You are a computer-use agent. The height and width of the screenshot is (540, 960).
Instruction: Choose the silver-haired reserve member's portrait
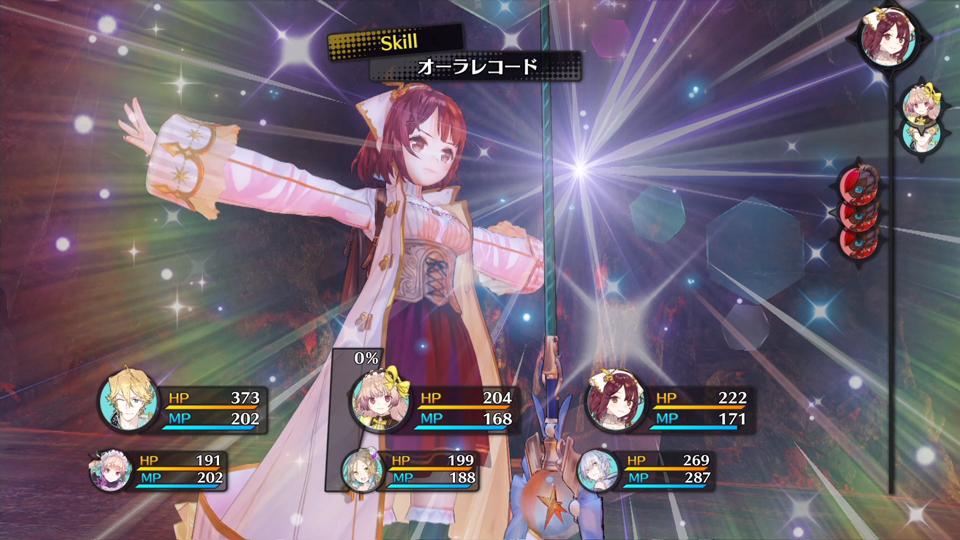coord(597,468)
